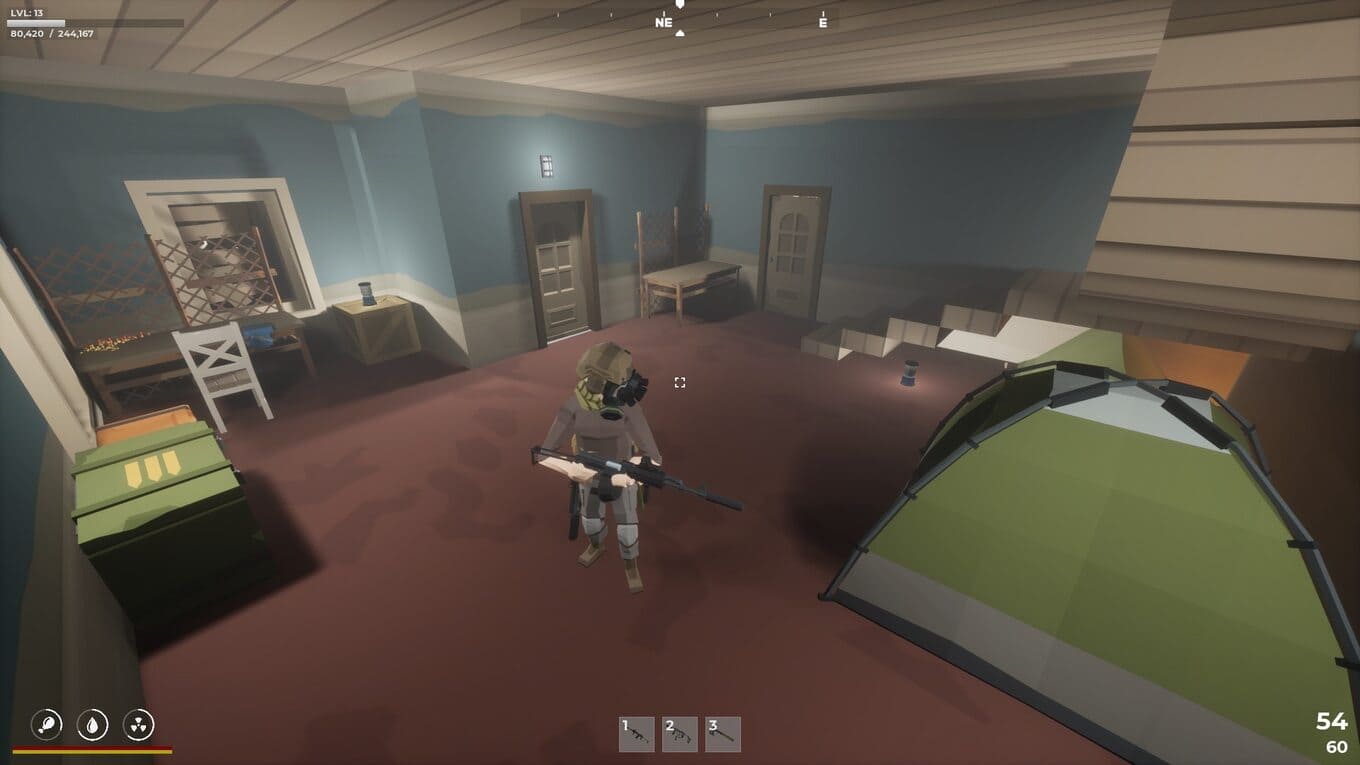Click the NE marker on the compass
The width and height of the screenshot is (1360, 765).
click(664, 23)
